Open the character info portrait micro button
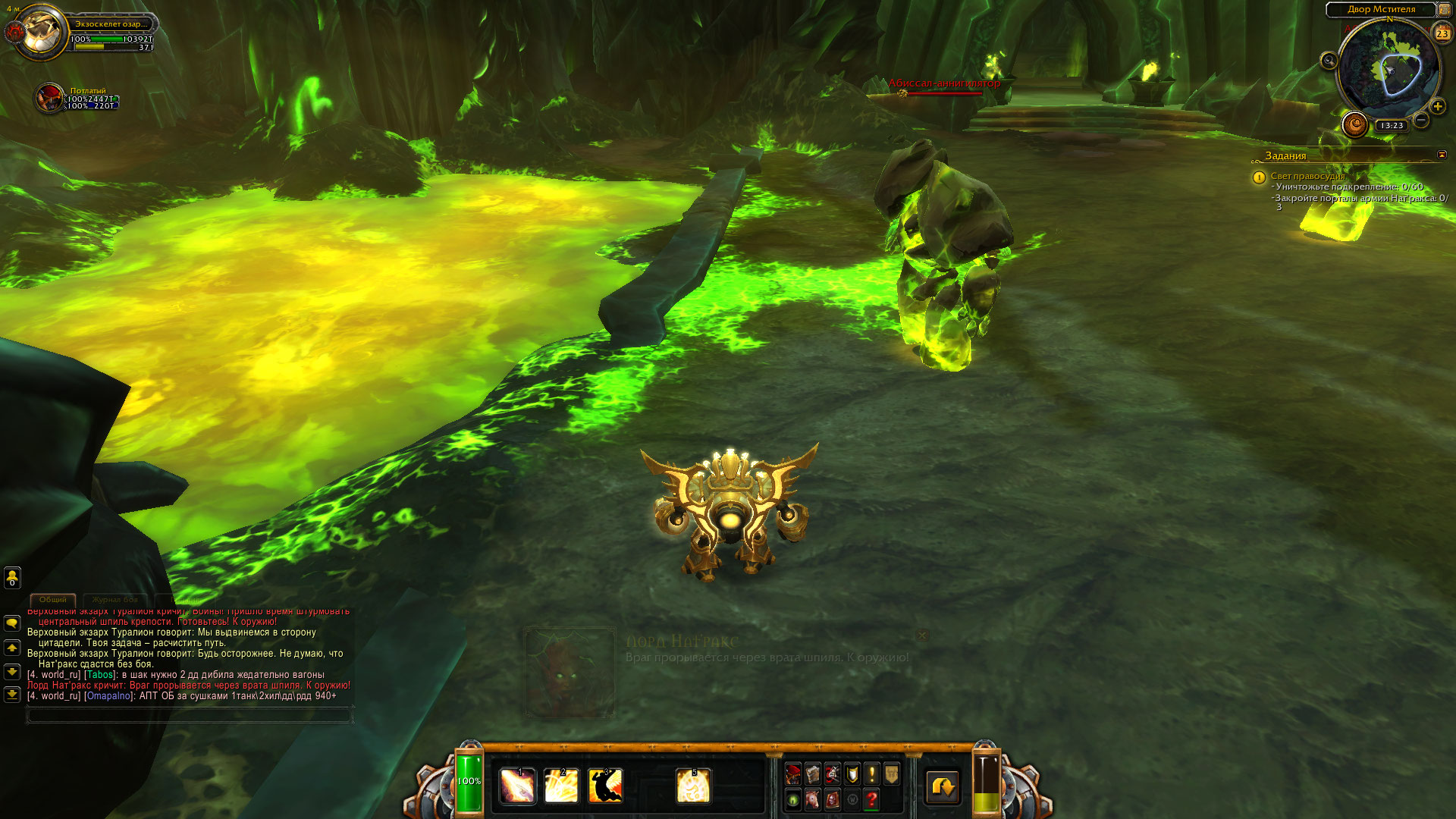Image resolution: width=1456 pixels, height=819 pixels. click(x=793, y=774)
